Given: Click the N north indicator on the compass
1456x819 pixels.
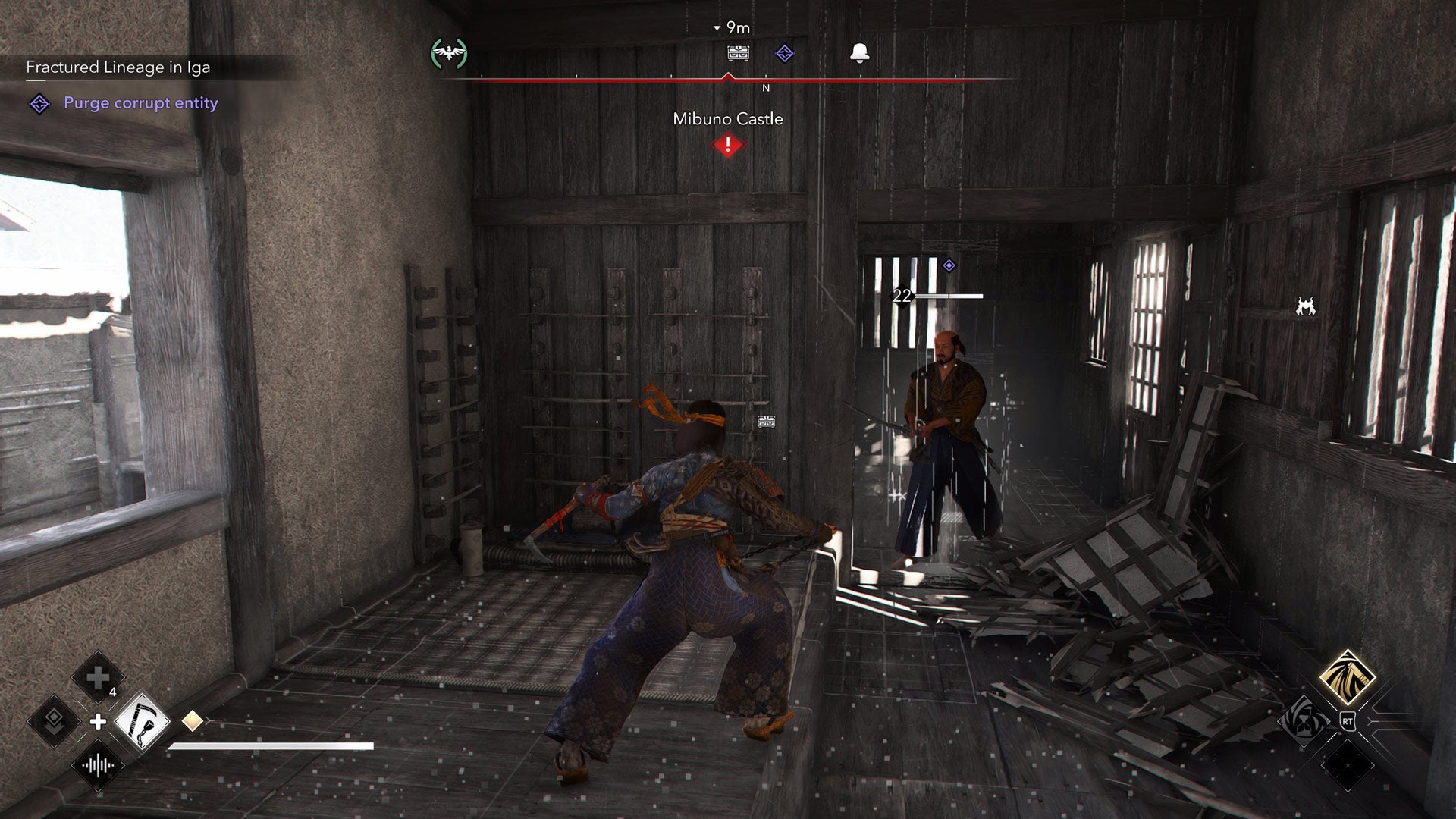Looking at the screenshot, I should click(x=766, y=87).
